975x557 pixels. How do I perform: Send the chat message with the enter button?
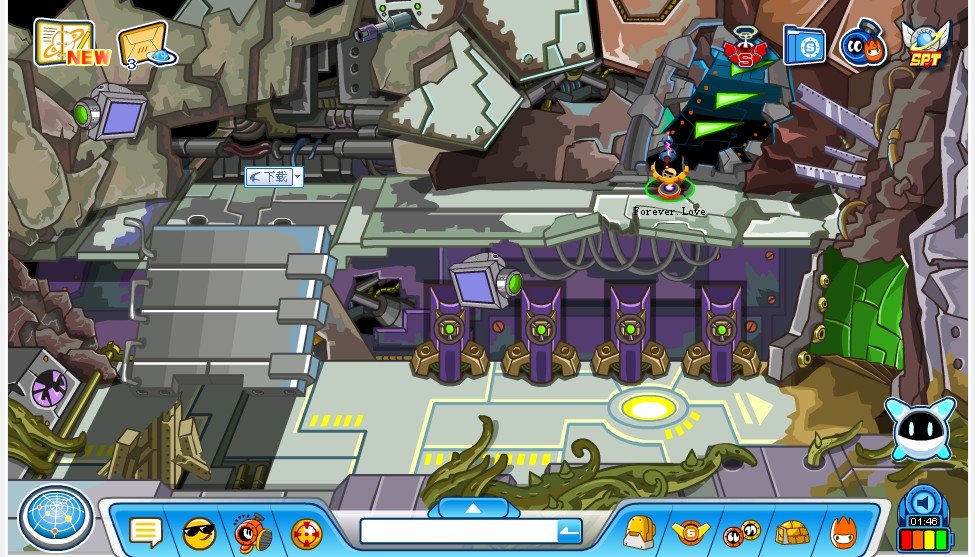(568, 531)
